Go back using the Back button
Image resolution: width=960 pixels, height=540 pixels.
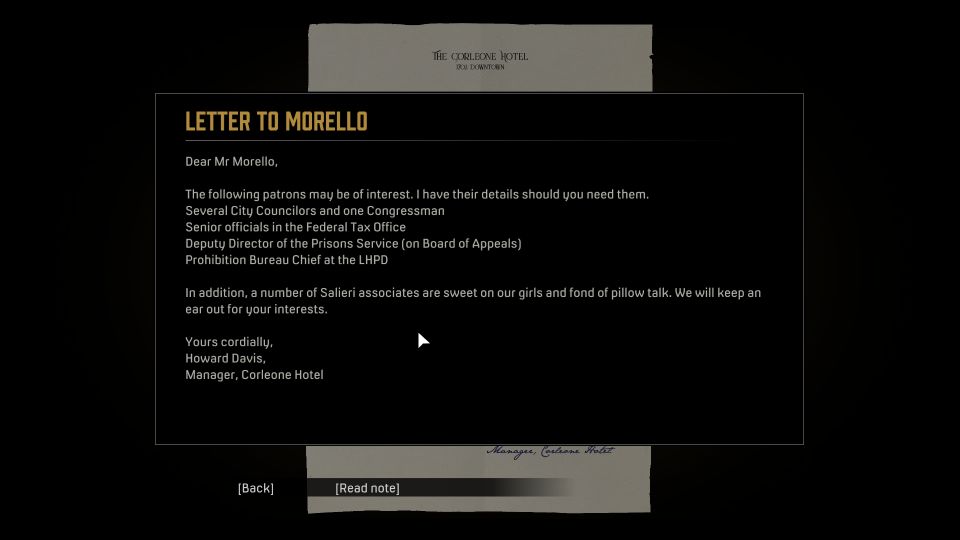tap(255, 488)
